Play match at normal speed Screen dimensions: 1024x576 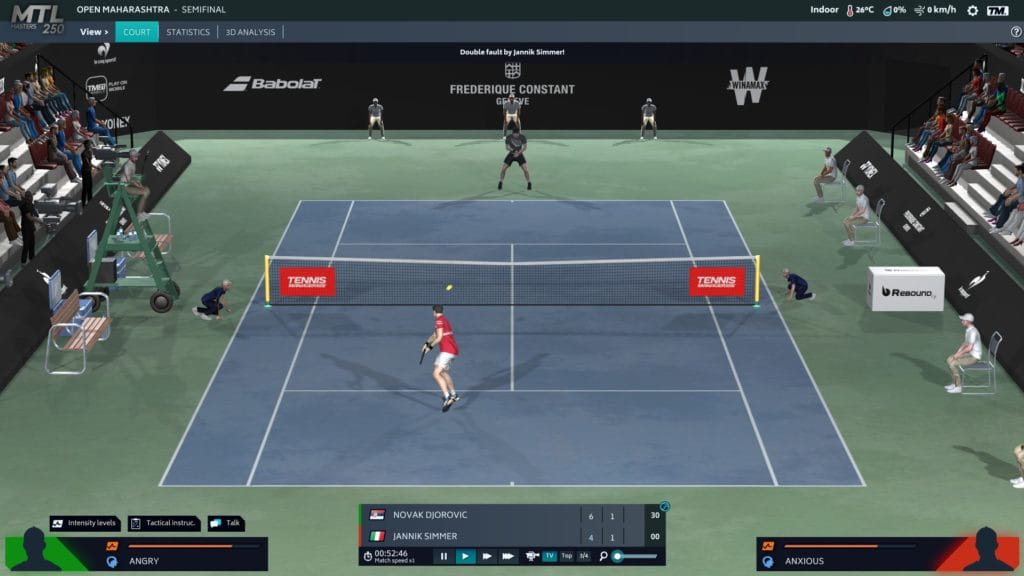pos(465,556)
